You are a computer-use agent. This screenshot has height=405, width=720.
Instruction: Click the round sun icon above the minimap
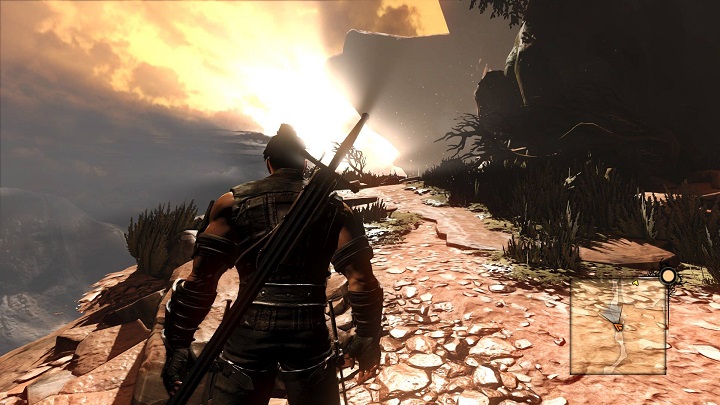667,275
